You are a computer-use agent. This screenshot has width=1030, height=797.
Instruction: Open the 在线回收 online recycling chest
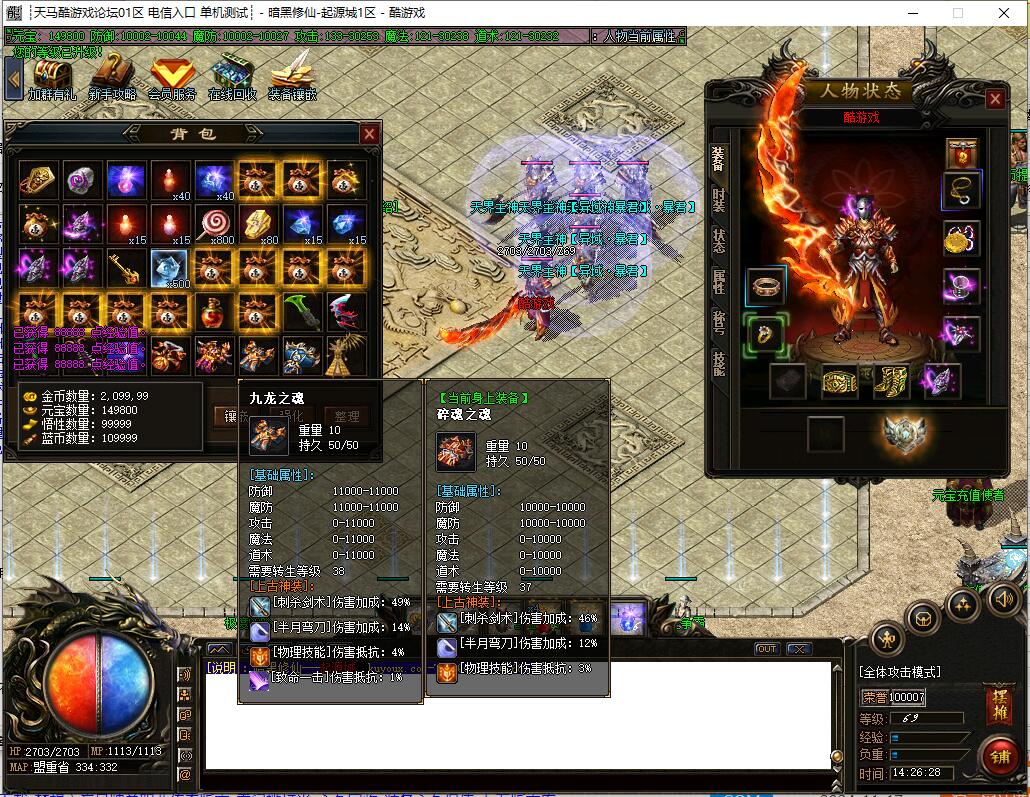(232, 77)
